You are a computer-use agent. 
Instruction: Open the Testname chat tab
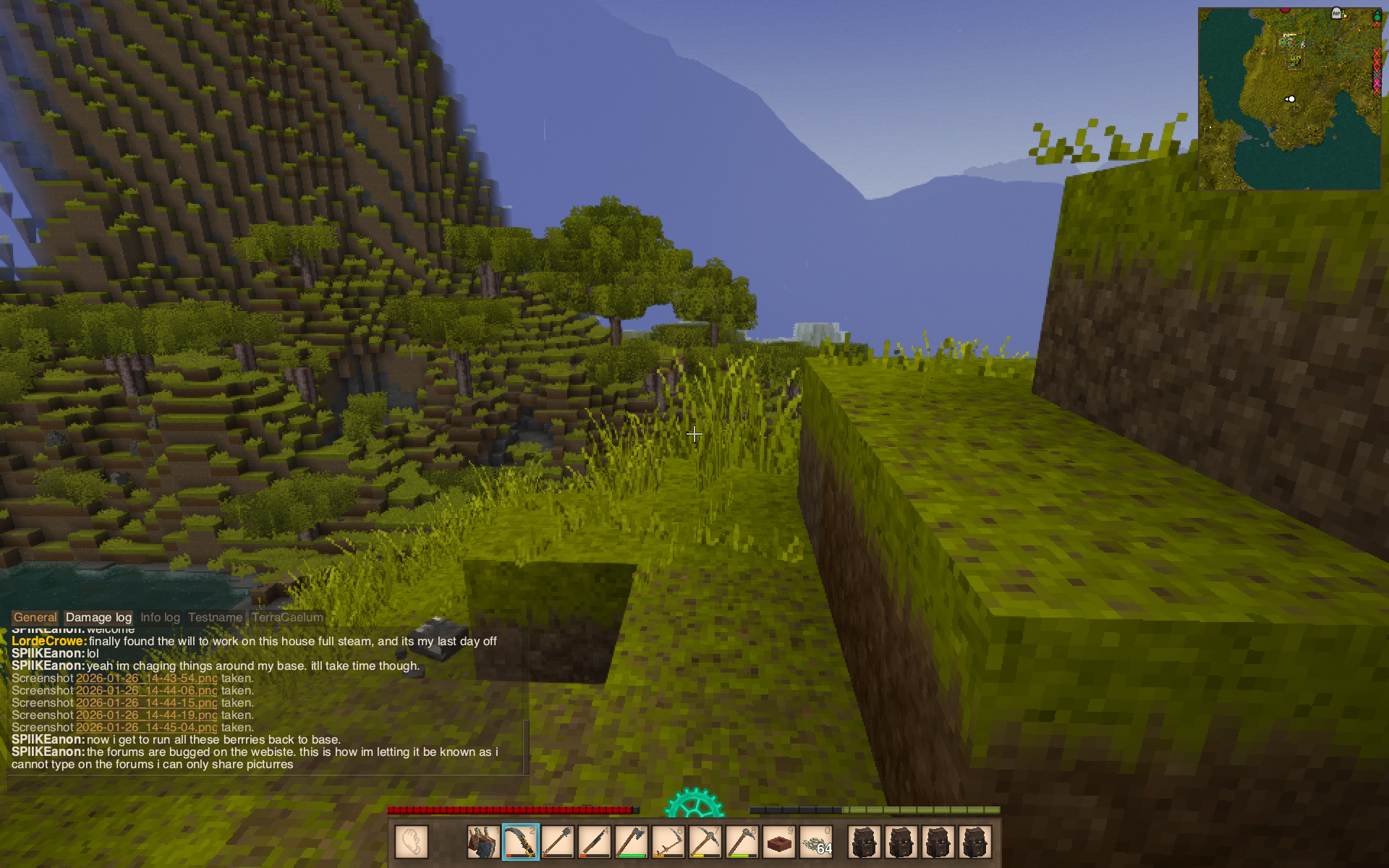[x=215, y=618]
